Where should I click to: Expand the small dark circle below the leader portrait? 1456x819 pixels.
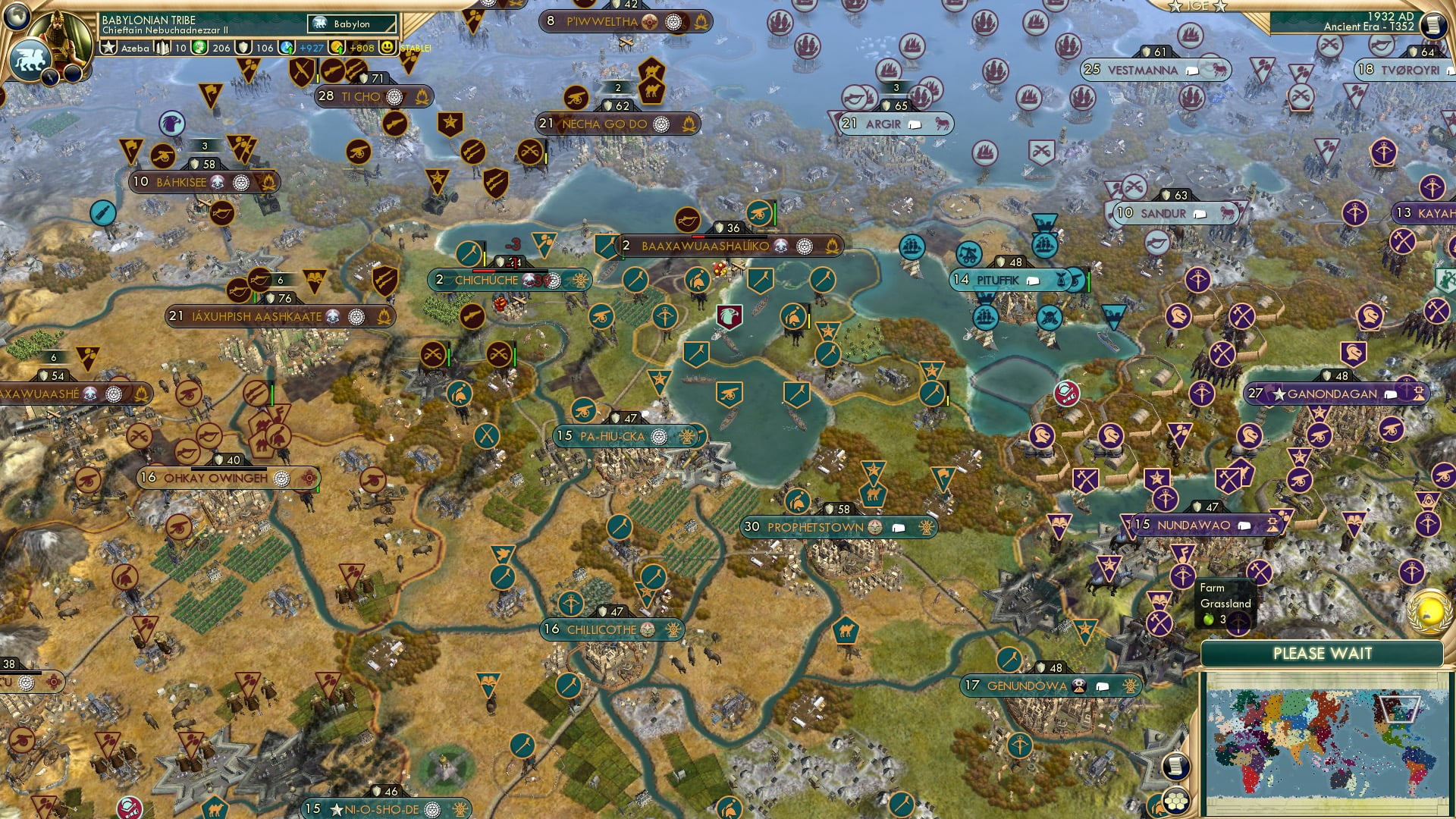[71, 74]
